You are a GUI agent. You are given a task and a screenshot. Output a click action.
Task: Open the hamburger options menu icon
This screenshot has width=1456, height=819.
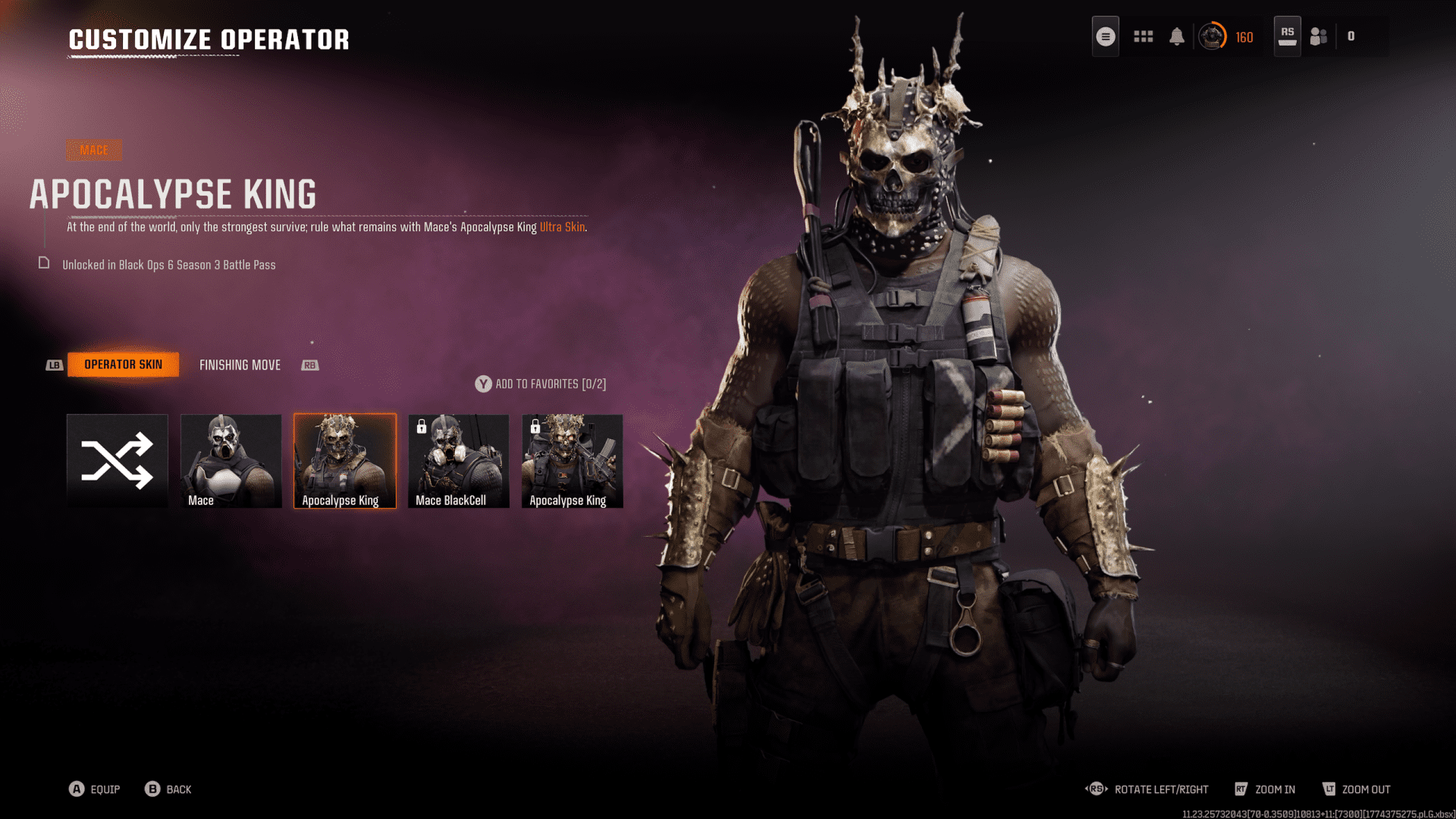click(1106, 36)
